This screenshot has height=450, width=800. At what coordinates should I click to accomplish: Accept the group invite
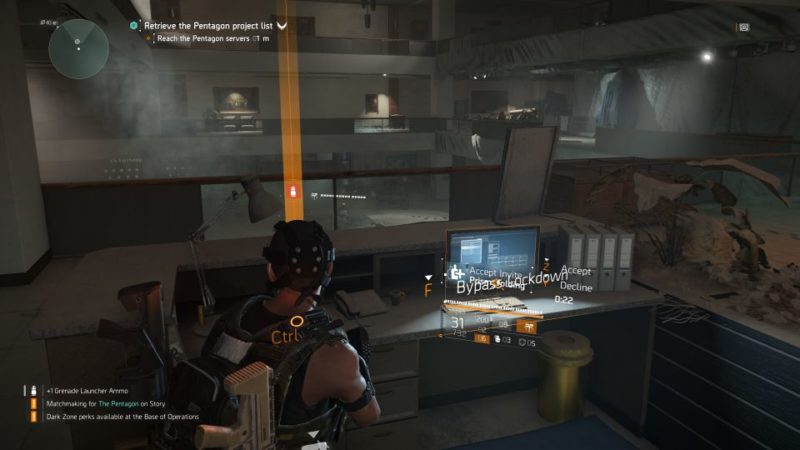[577, 270]
